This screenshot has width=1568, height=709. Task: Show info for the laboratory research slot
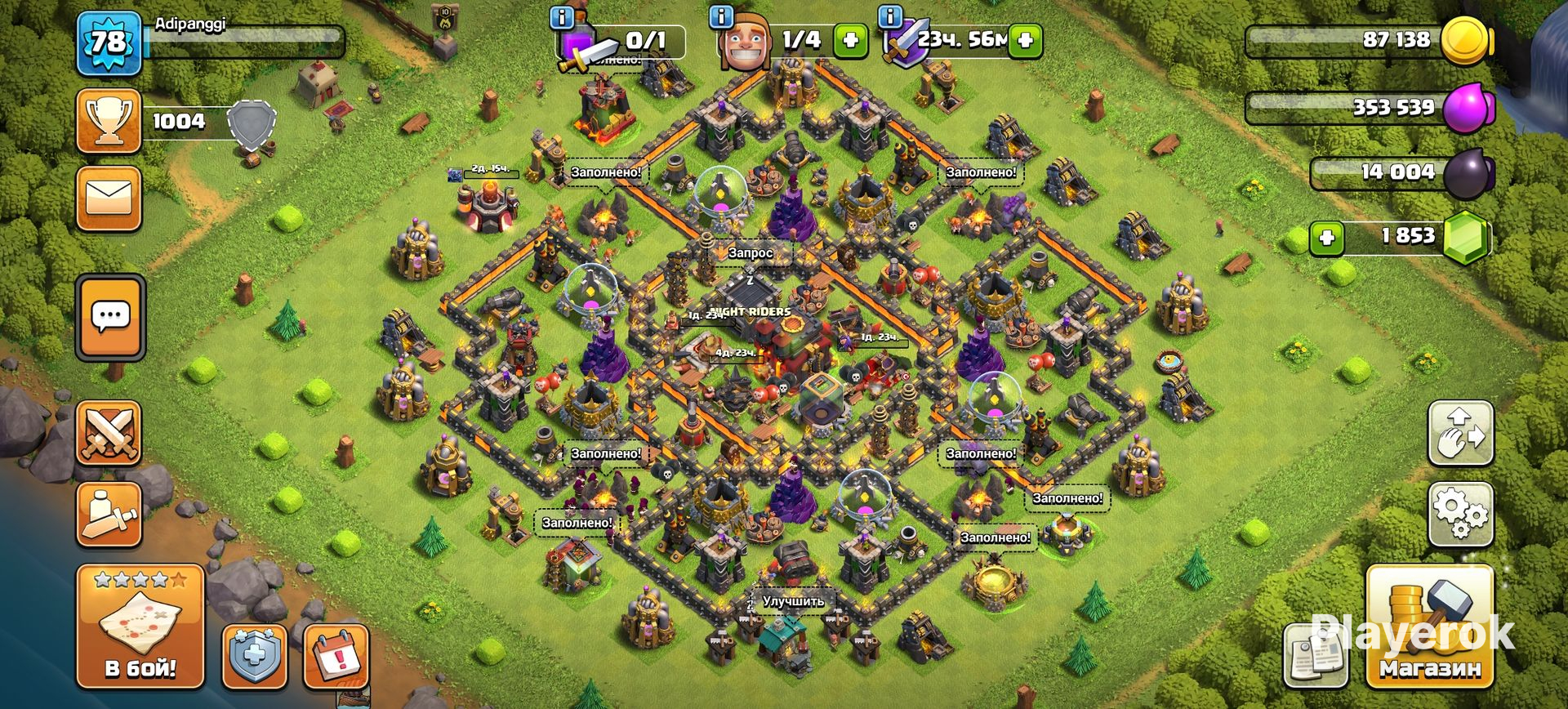pyautogui.click(x=562, y=17)
